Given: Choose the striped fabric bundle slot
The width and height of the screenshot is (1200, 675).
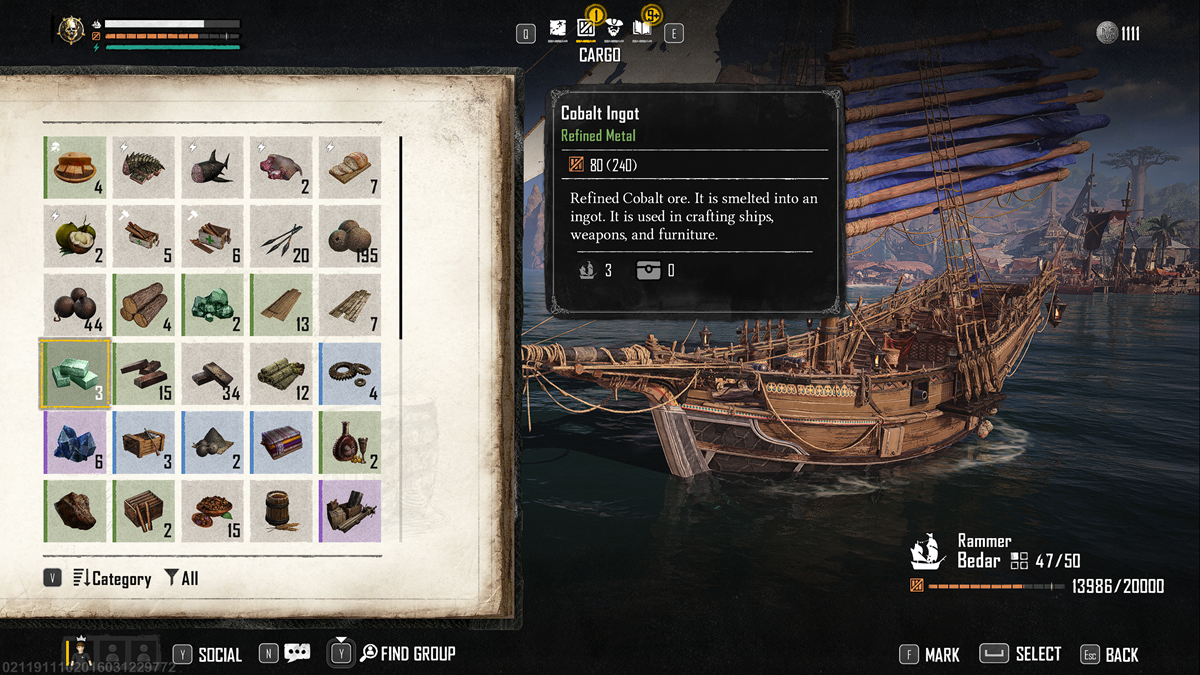Looking at the screenshot, I should [281, 442].
